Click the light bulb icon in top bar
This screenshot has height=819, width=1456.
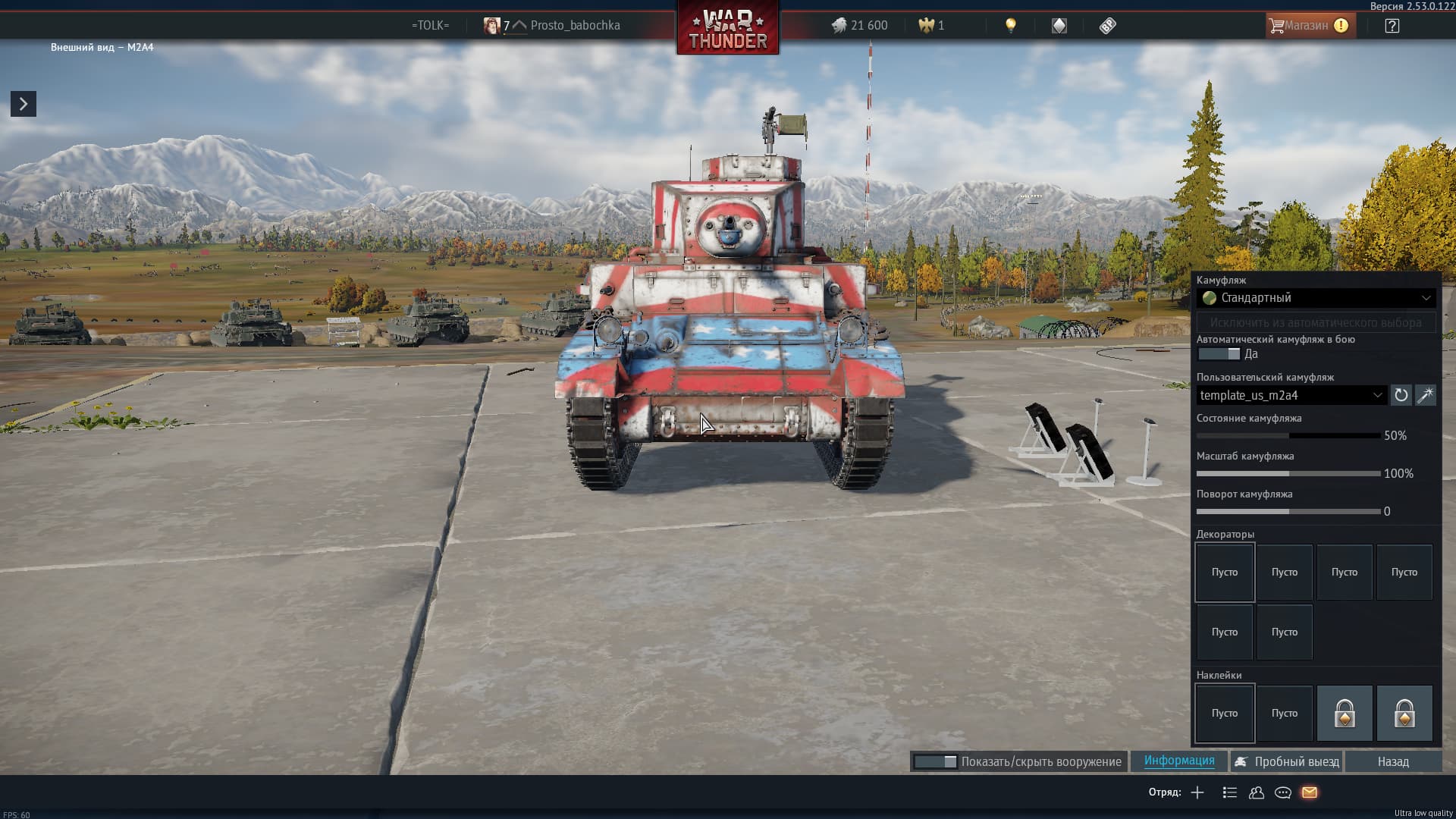tap(1010, 26)
